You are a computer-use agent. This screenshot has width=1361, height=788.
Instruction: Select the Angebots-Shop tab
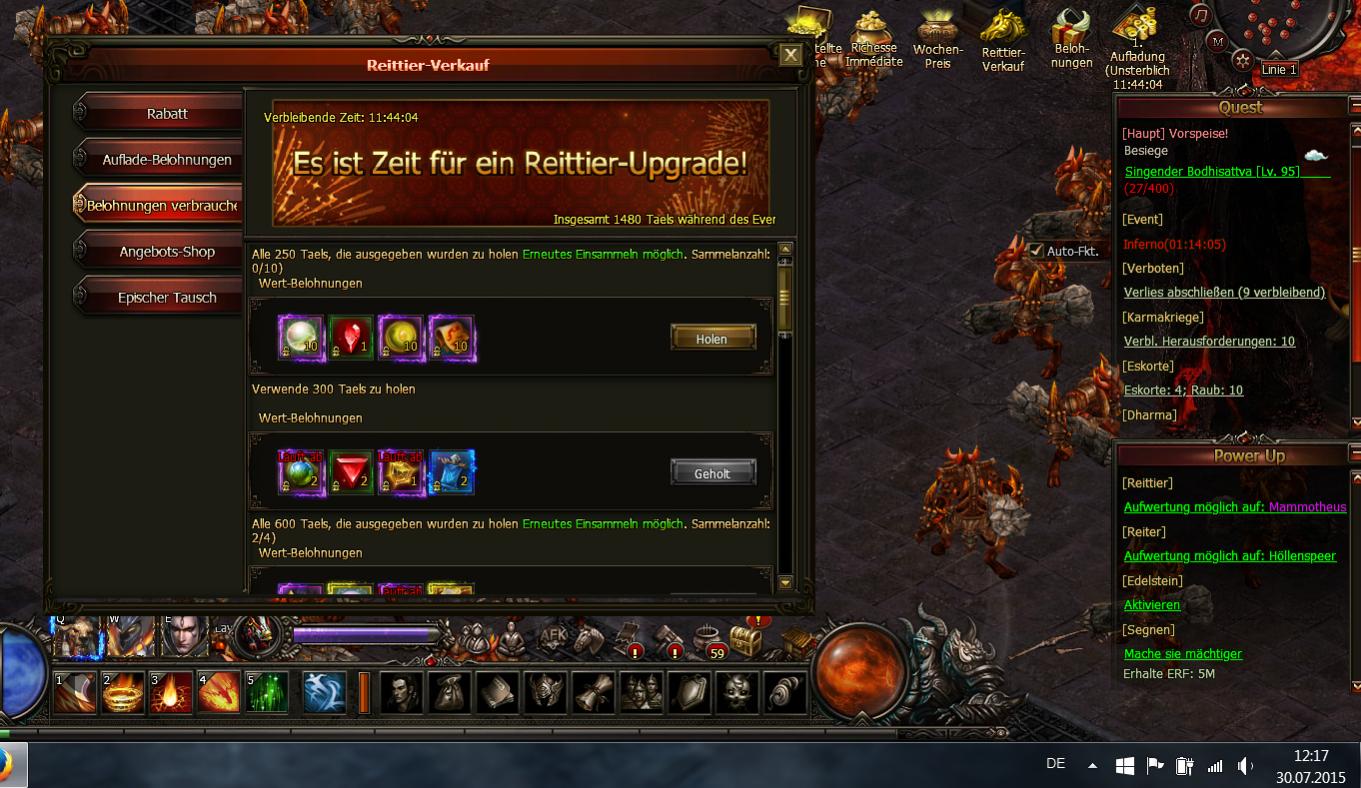click(166, 252)
